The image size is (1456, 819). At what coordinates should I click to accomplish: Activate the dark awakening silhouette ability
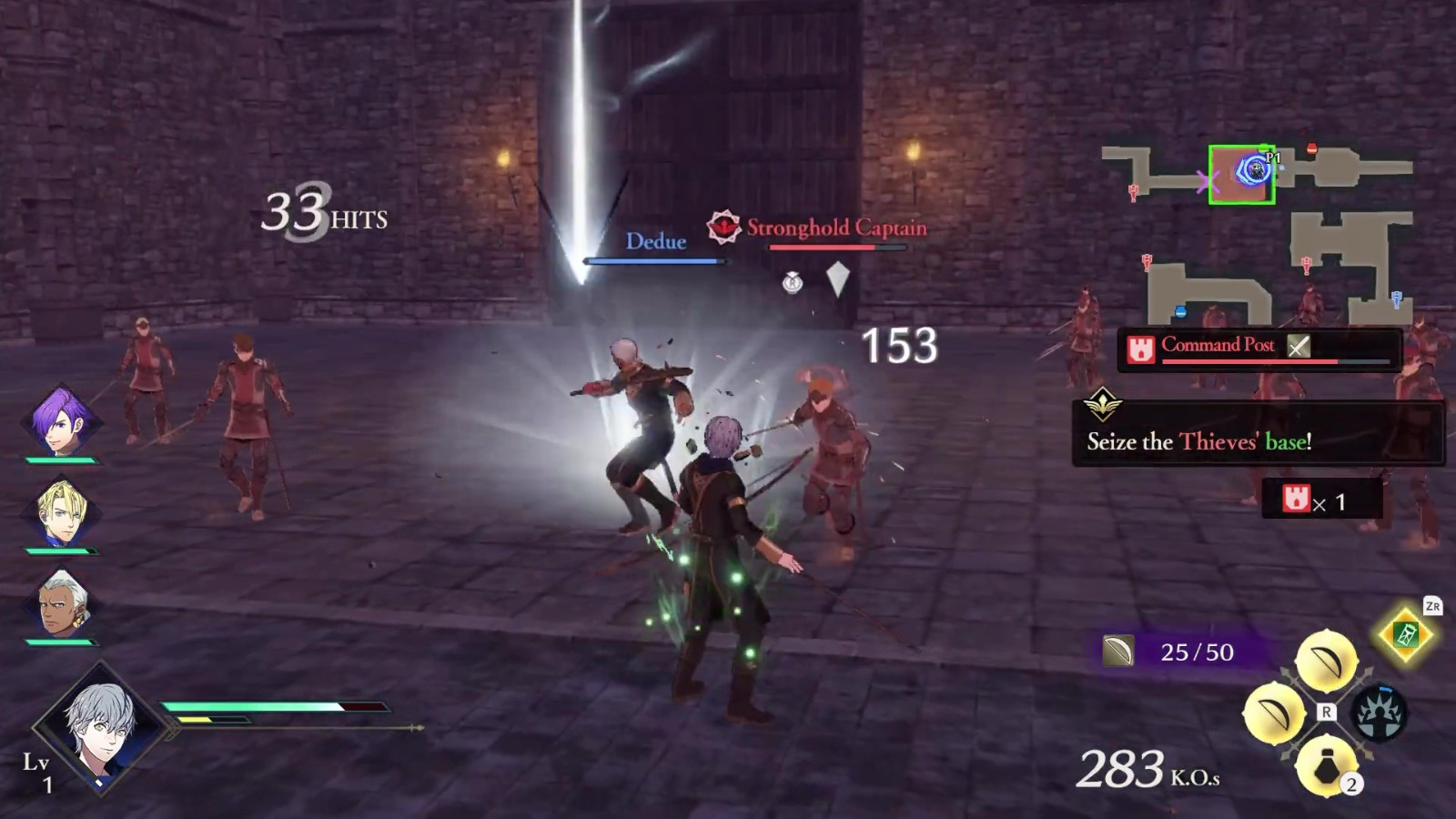pyautogui.click(x=1379, y=713)
